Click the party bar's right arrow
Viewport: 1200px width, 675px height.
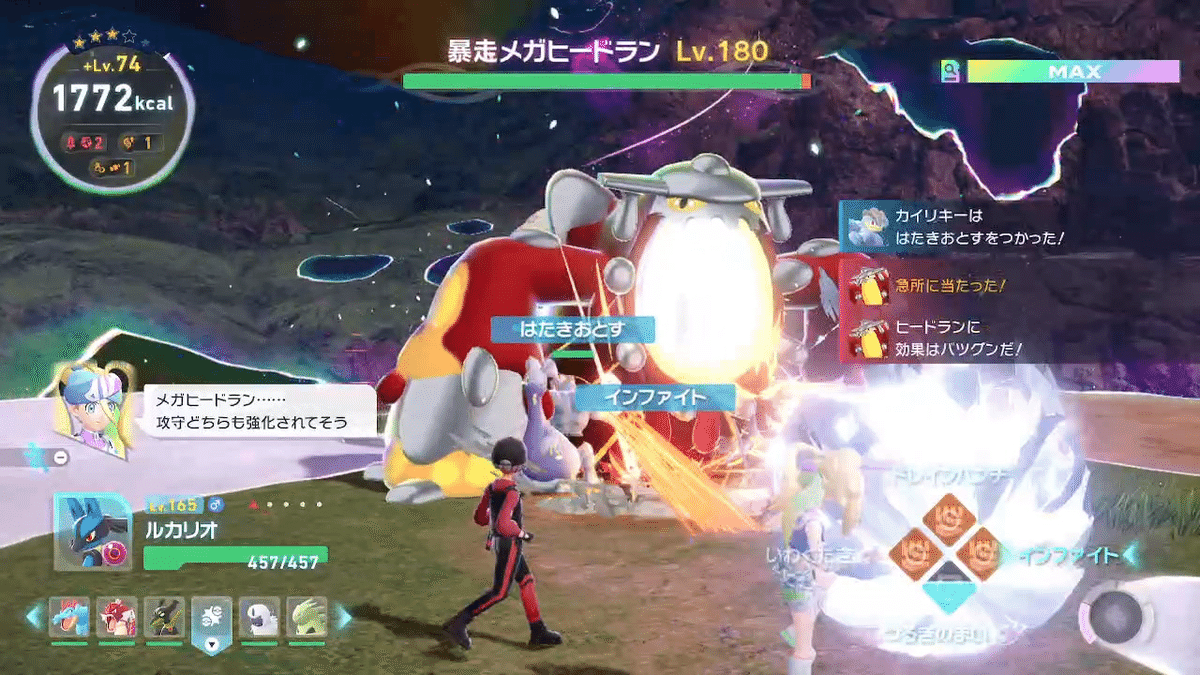[x=342, y=618]
